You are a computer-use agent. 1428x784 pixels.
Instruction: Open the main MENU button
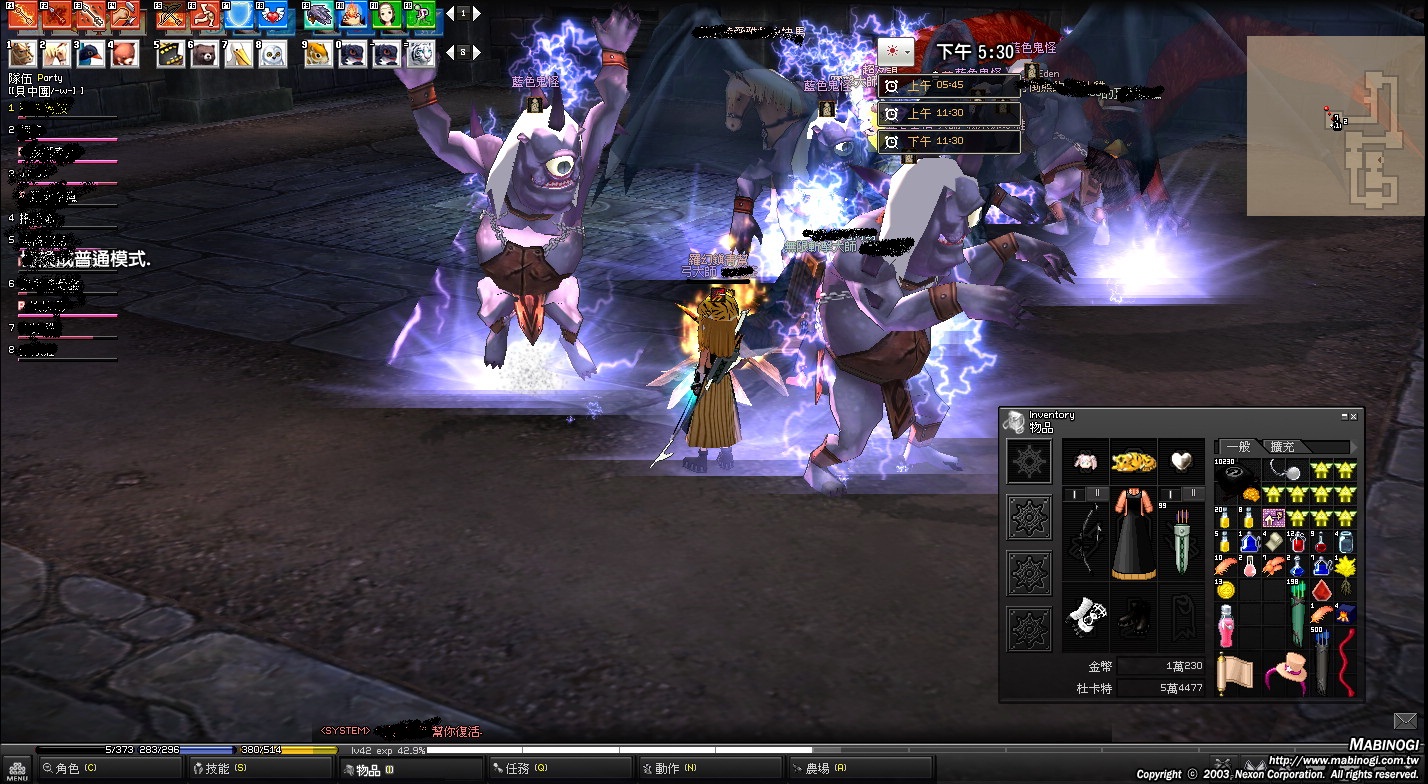pos(17,769)
